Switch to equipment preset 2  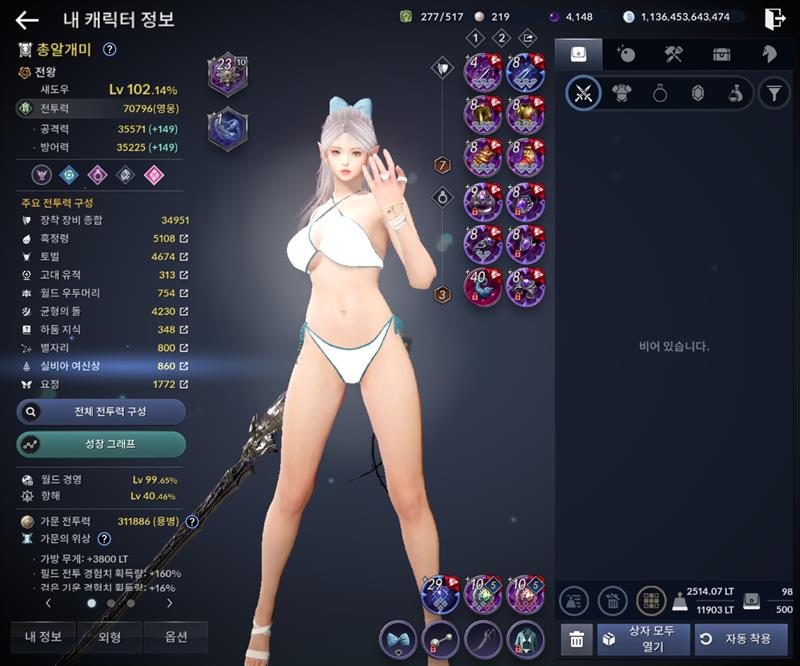[x=502, y=38]
